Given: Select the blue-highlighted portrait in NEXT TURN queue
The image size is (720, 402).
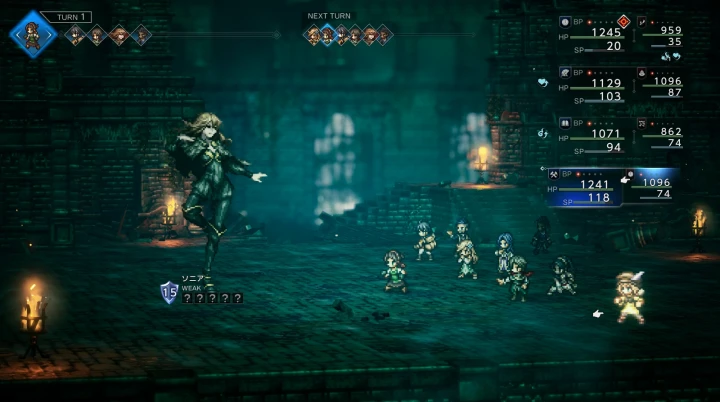Looking at the screenshot, I should pos(327,36).
